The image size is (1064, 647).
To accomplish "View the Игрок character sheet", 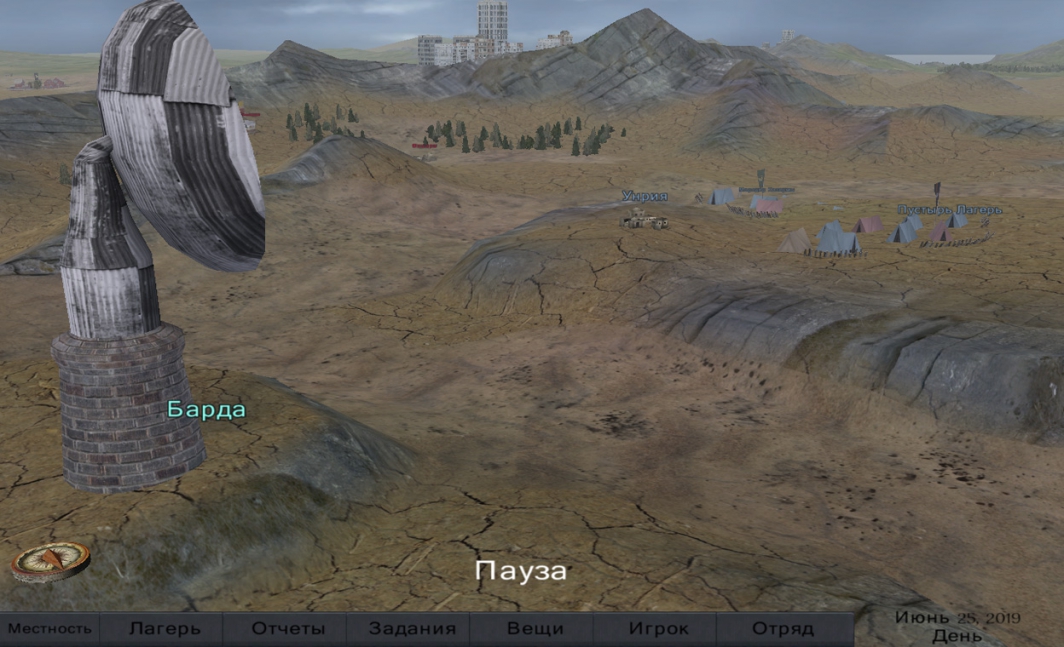I will pyautogui.click(x=658, y=629).
